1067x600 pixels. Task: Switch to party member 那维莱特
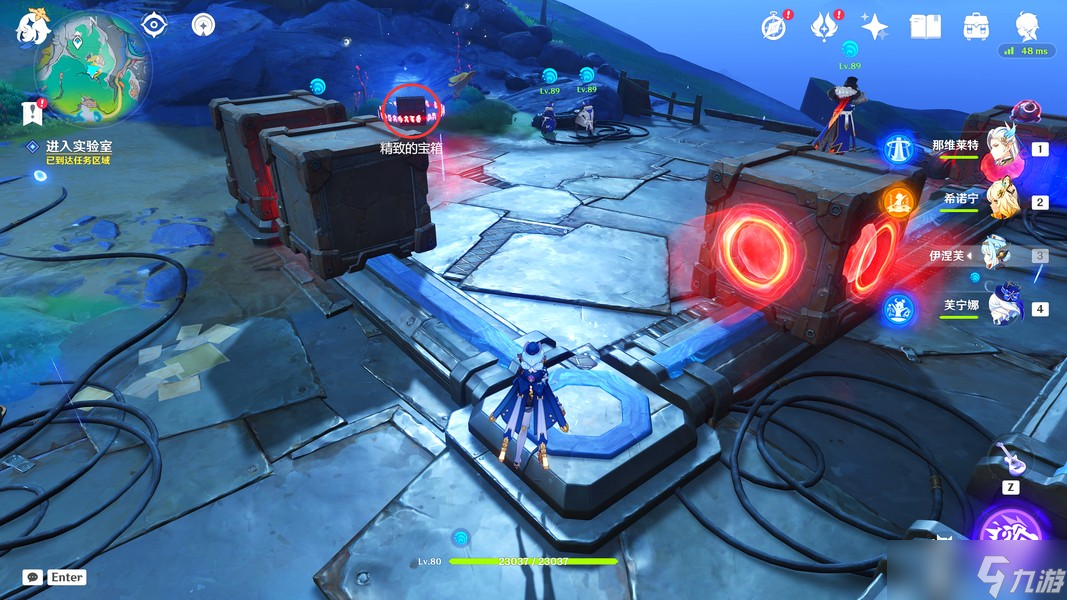coord(1000,149)
